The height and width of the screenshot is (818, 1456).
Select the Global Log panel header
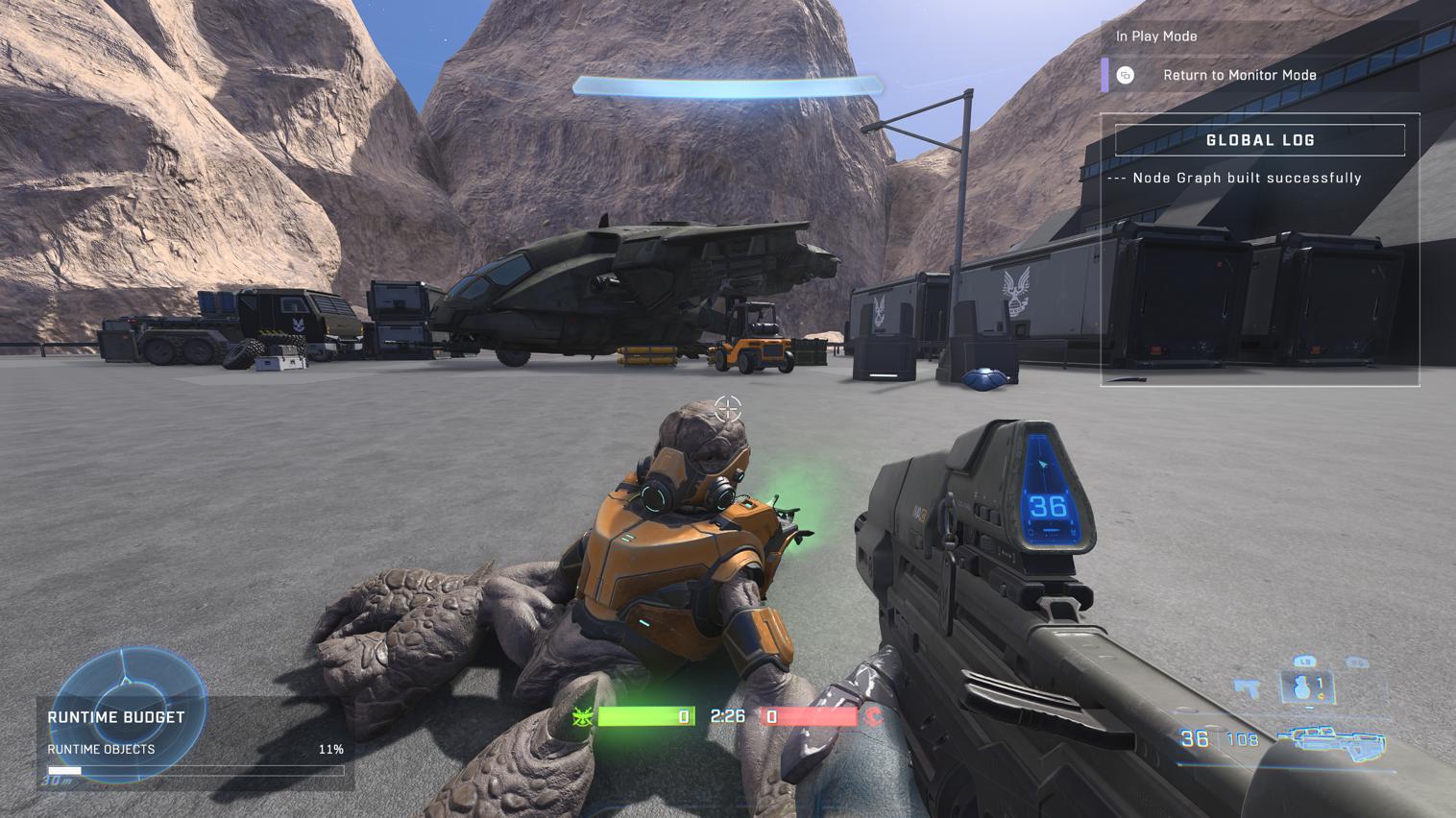1259,140
